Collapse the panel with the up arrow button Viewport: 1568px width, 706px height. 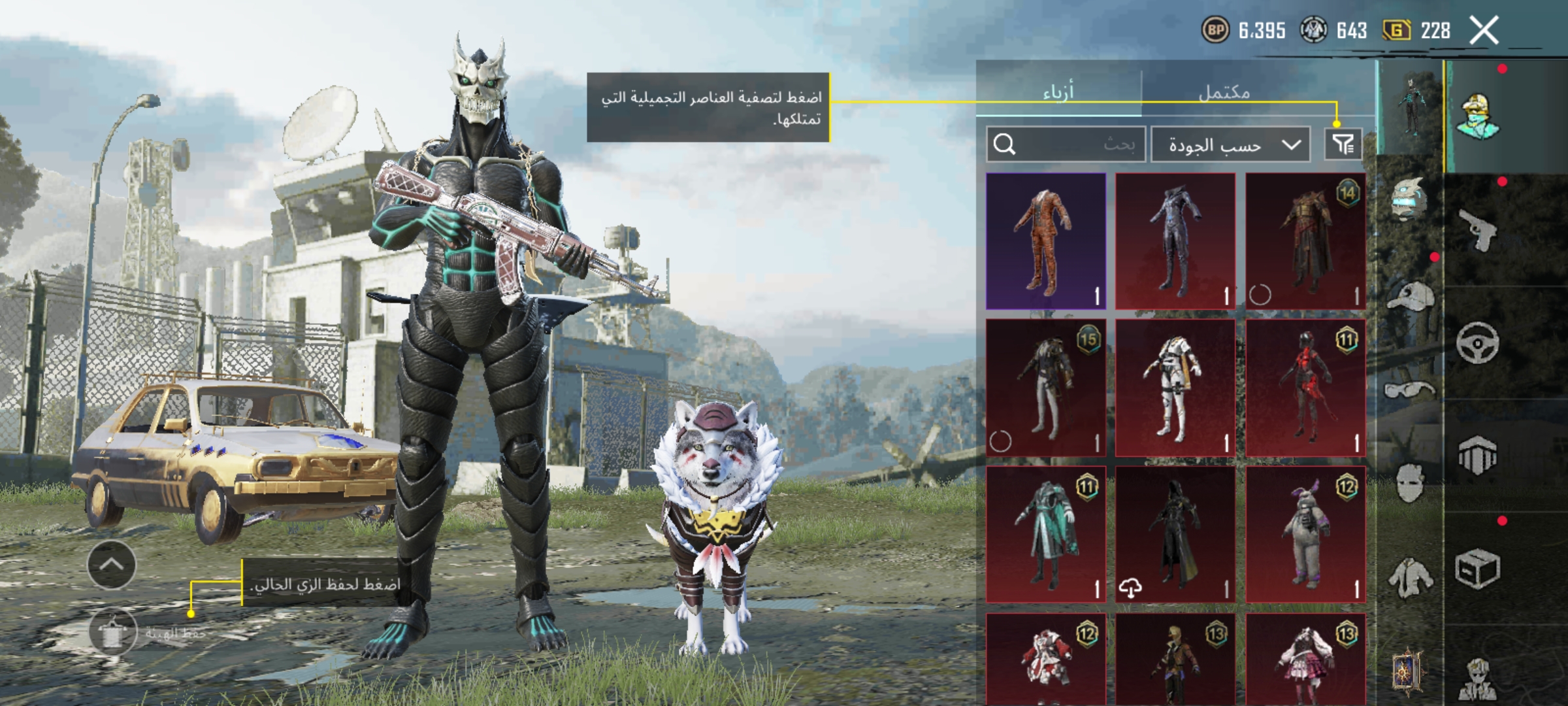pyautogui.click(x=112, y=565)
